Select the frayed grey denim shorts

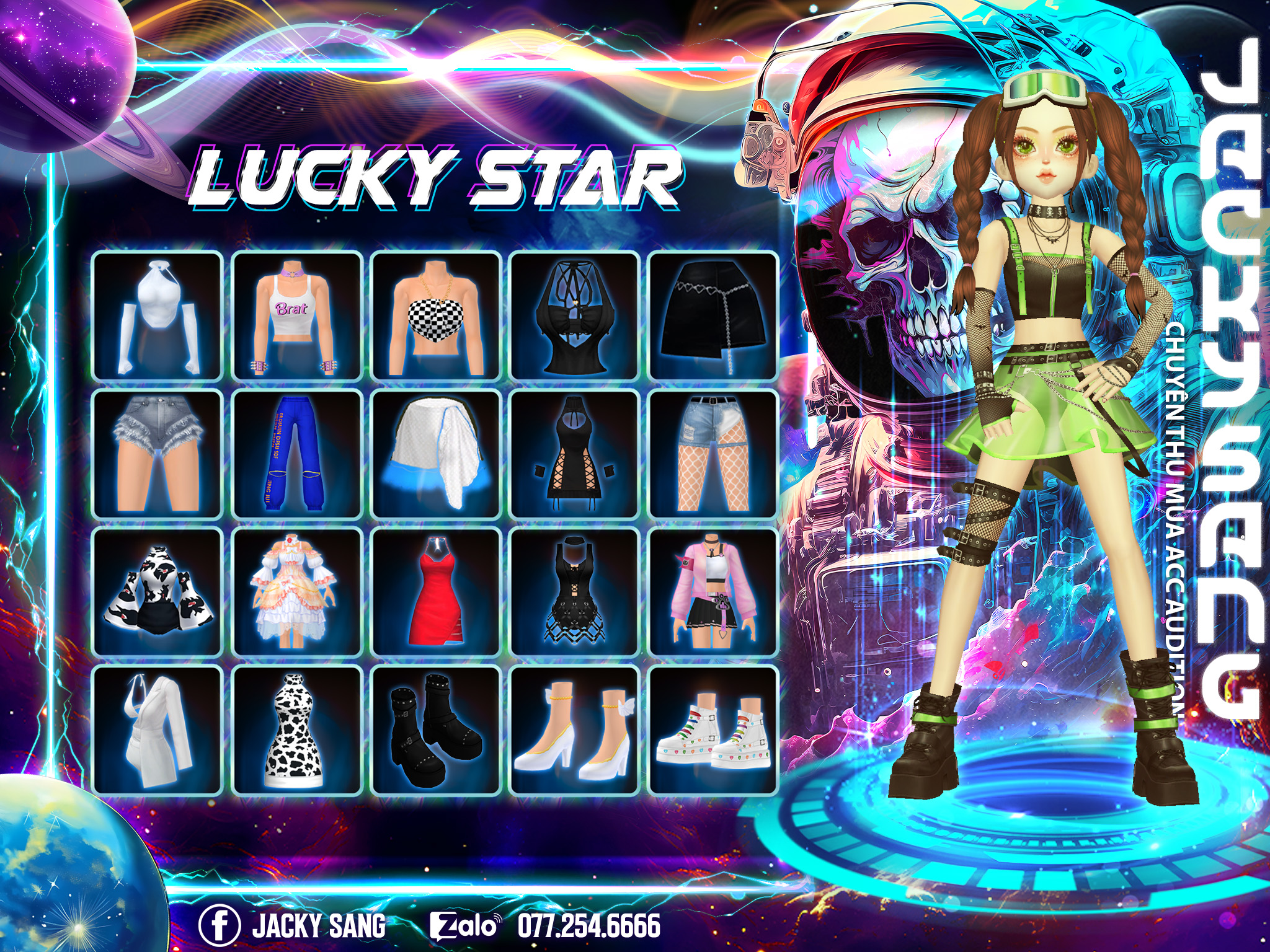click(158, 454)
